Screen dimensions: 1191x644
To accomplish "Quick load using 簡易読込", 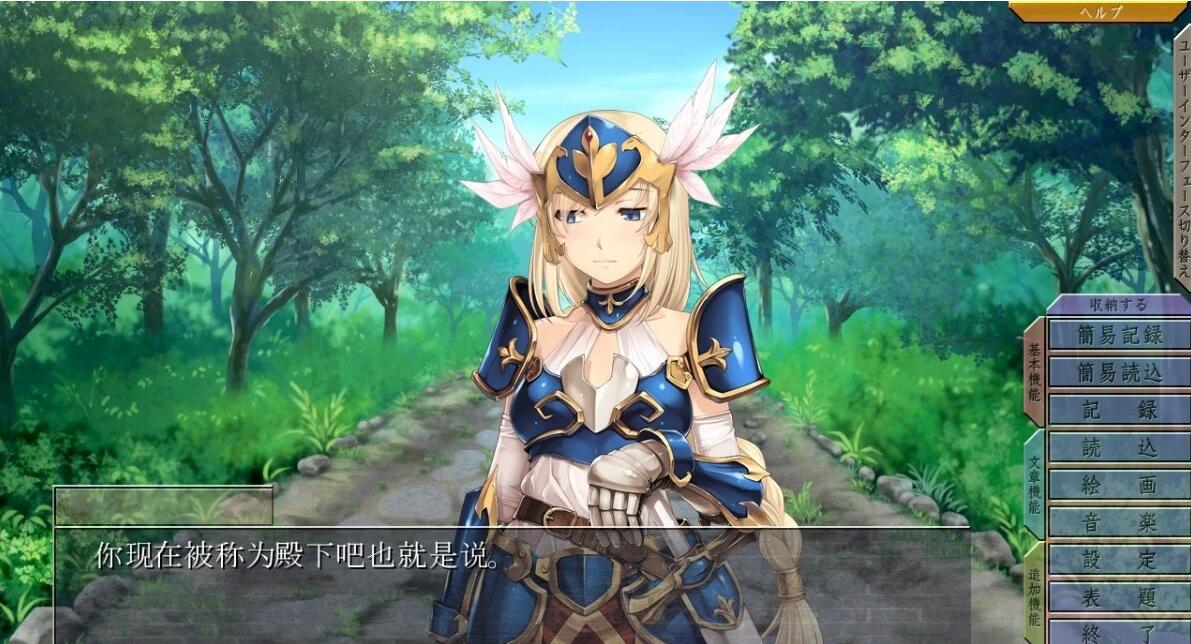I will coord(1119,372).
